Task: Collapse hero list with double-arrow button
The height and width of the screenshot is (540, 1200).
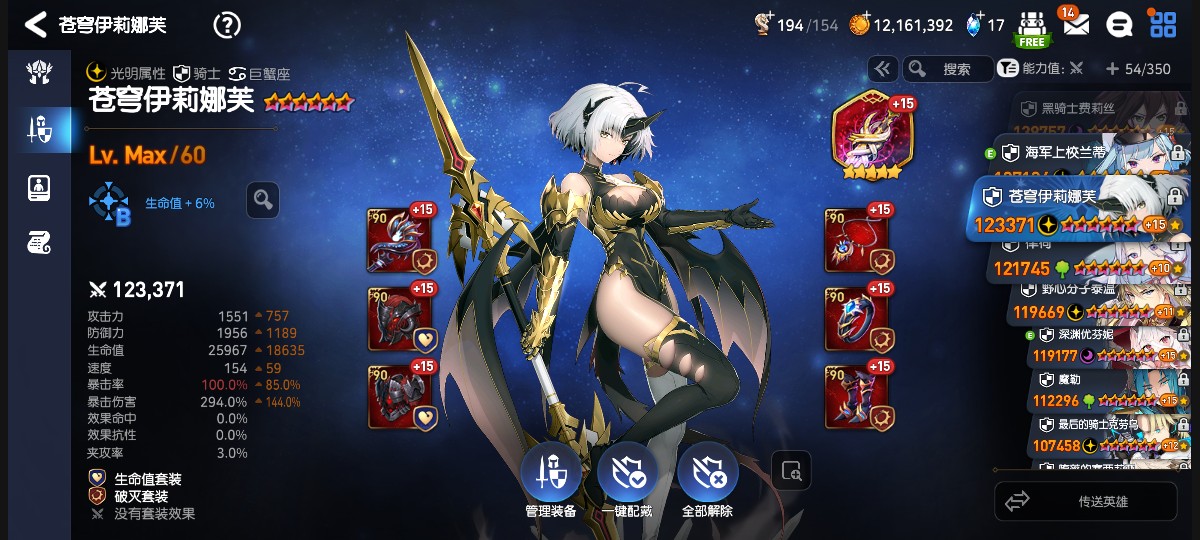Action: [882, 69]
